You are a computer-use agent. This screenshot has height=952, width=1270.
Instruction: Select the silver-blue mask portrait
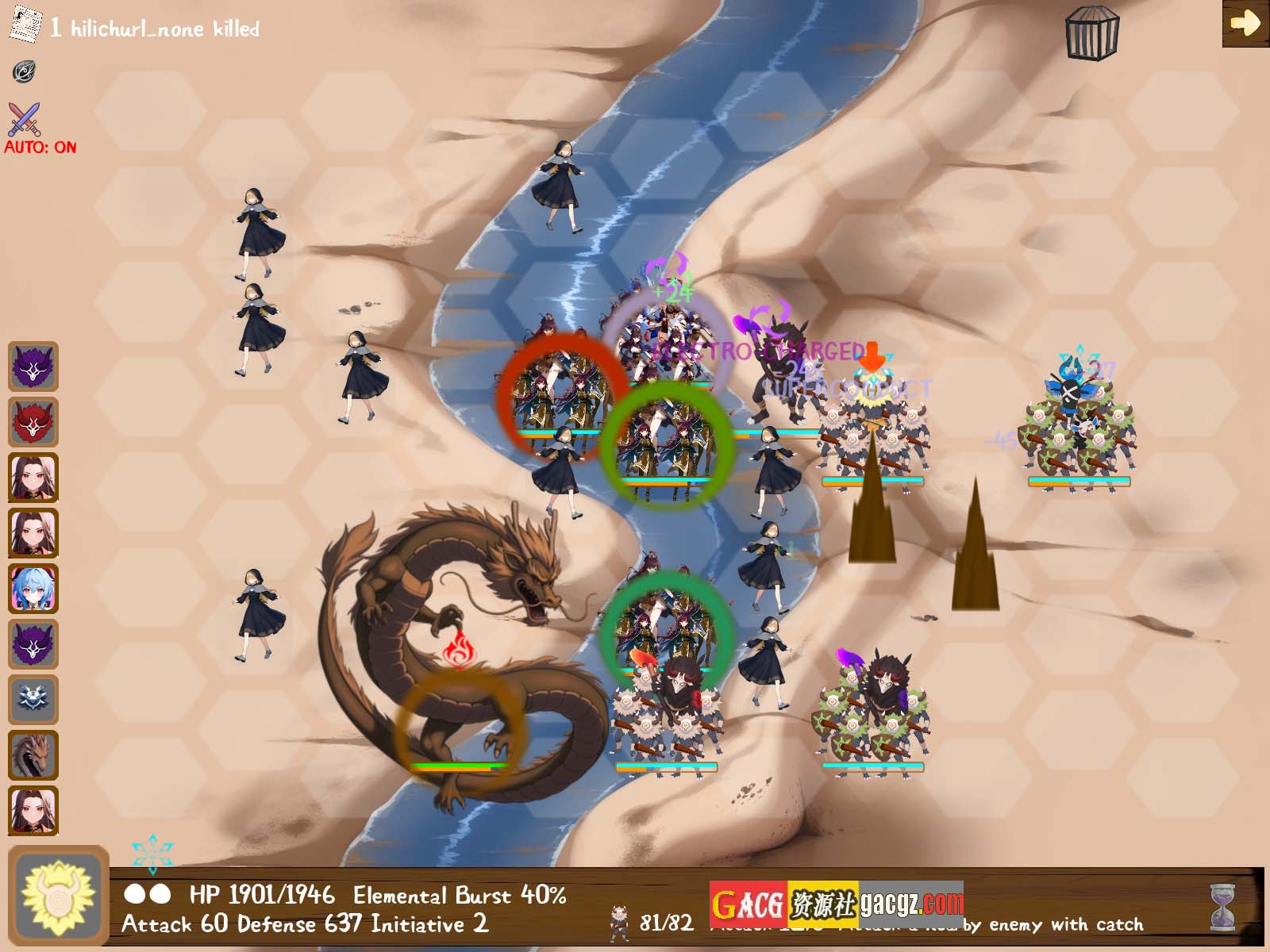click(x=33, y=700)
